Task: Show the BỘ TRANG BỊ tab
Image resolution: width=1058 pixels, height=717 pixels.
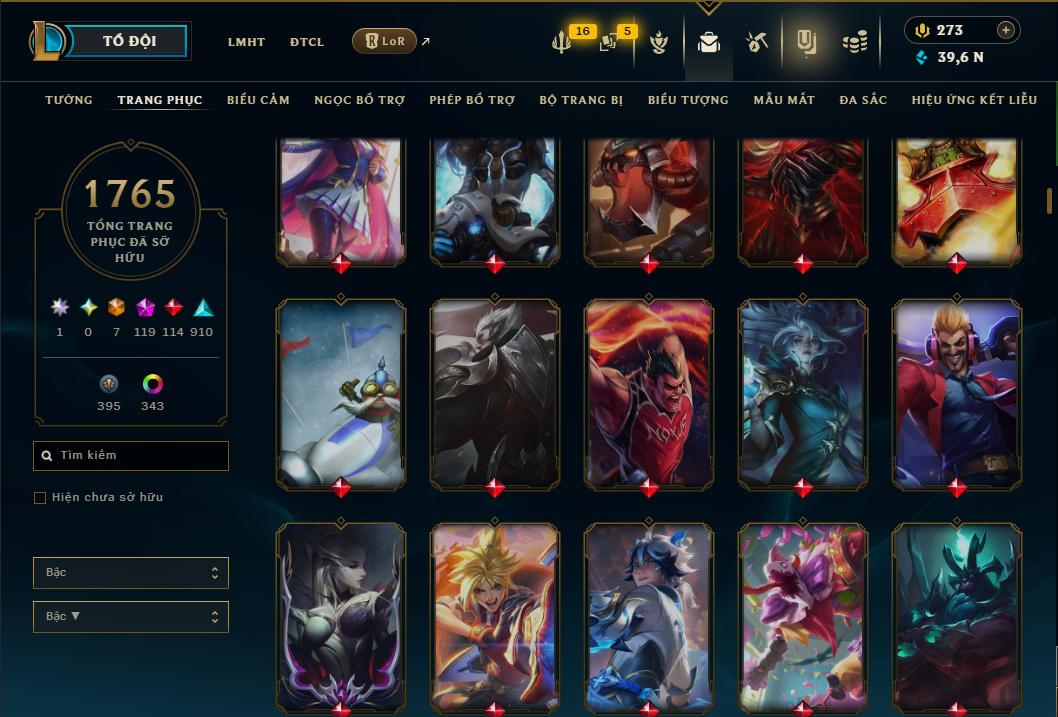Action: pyautogui.click(x=581, y=100)
